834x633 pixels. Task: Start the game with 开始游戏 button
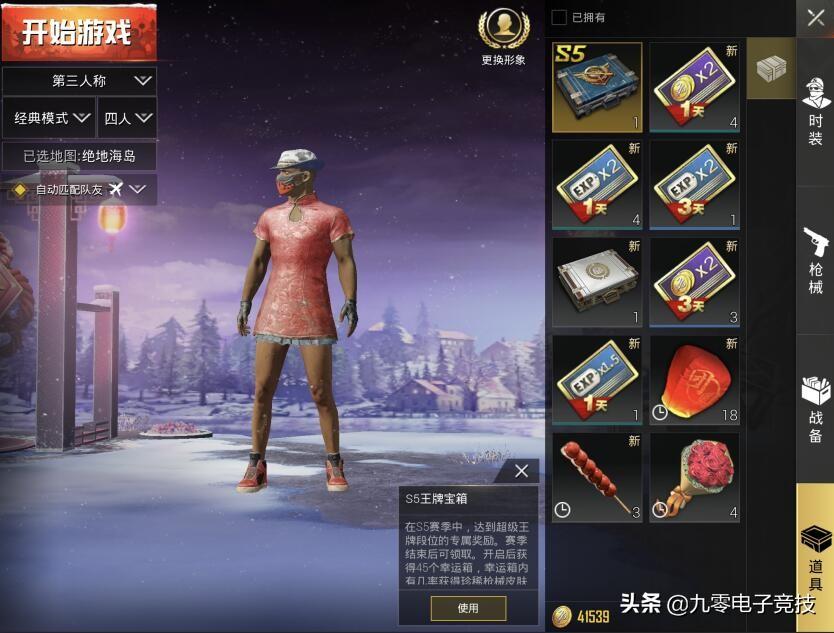pyautogui.click(x=78, y=32)
